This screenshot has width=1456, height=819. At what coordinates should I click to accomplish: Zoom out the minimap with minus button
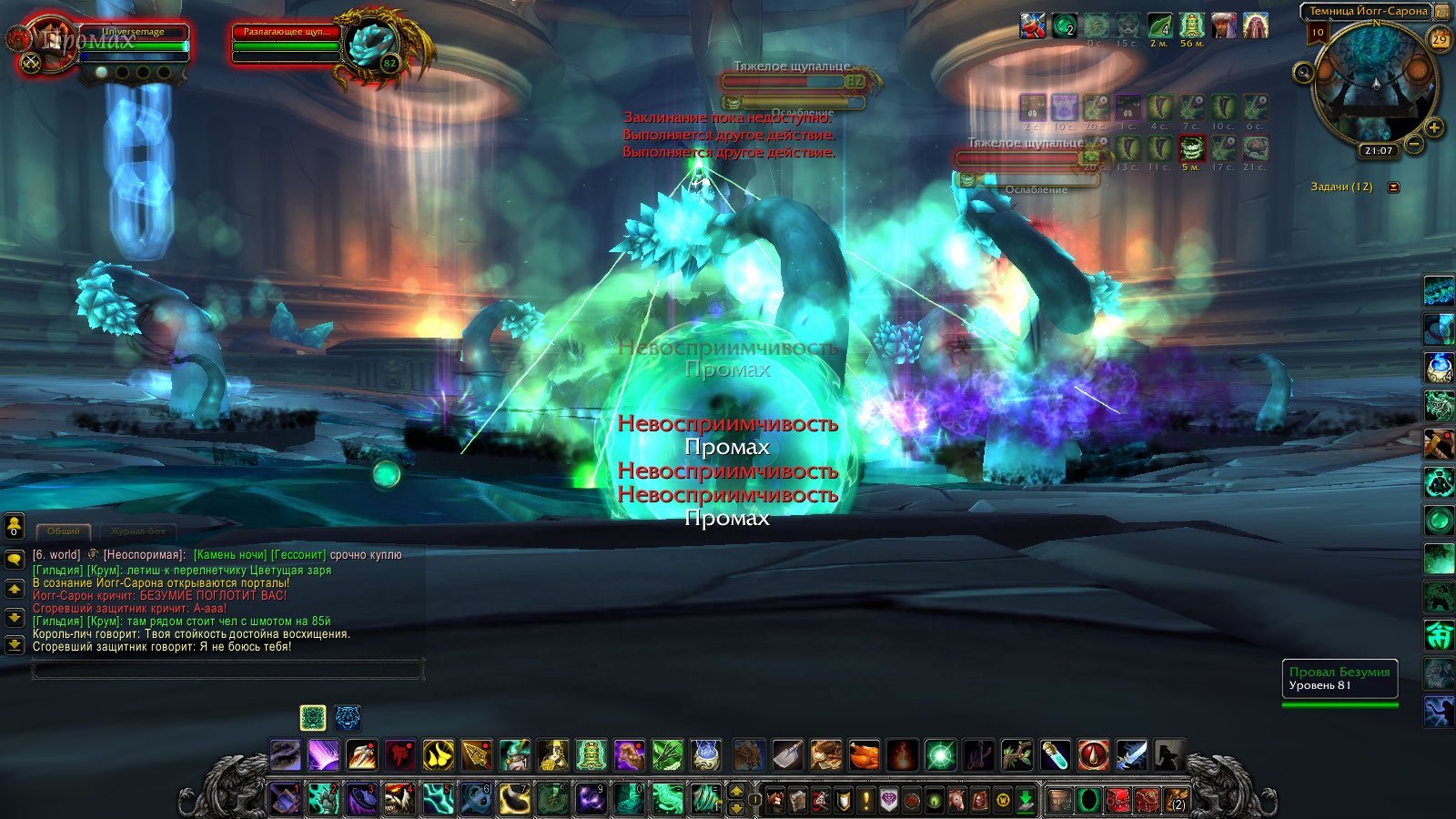click(1414, 144)
